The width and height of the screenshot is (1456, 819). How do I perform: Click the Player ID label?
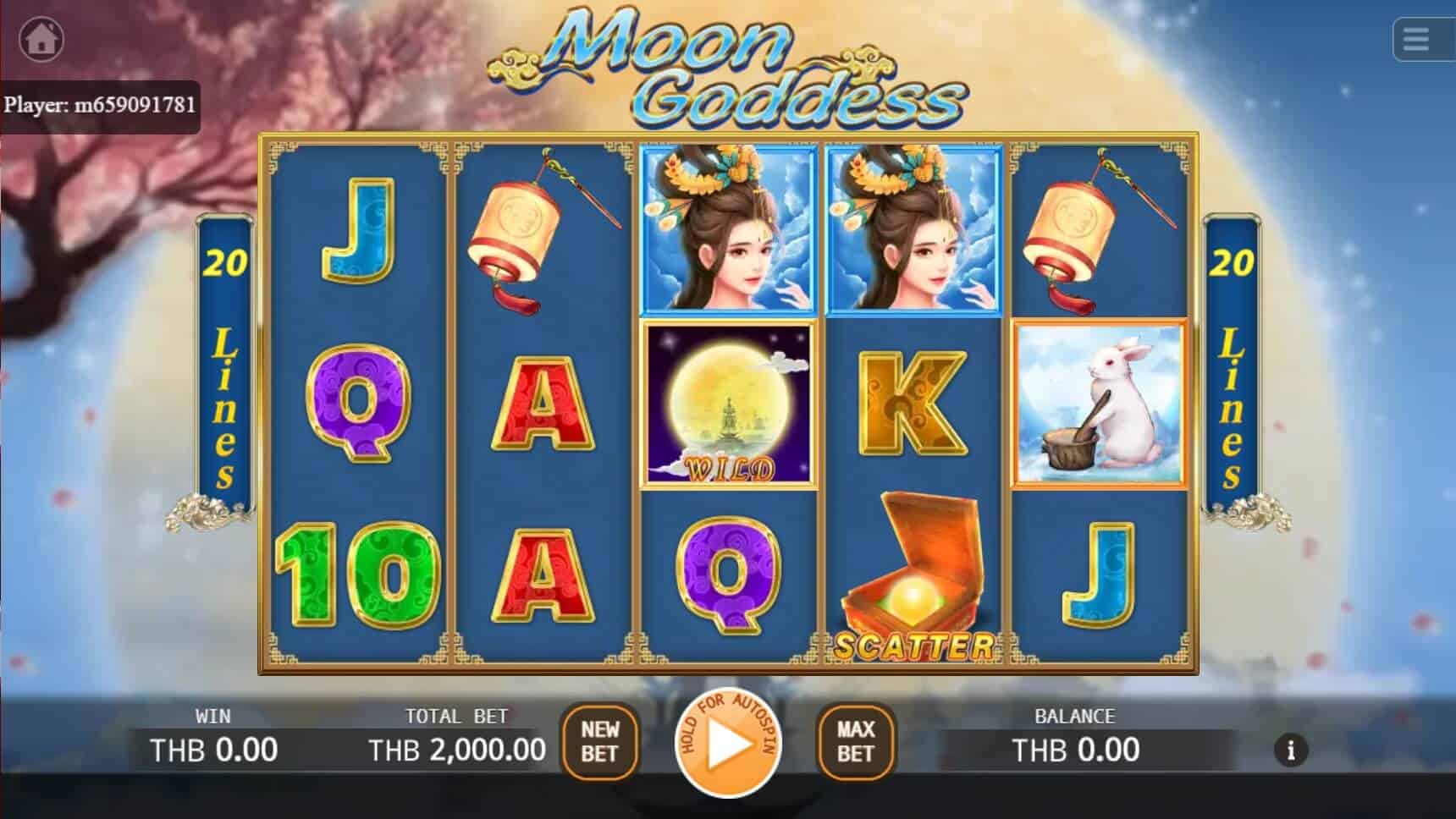(x=102, y=105)
